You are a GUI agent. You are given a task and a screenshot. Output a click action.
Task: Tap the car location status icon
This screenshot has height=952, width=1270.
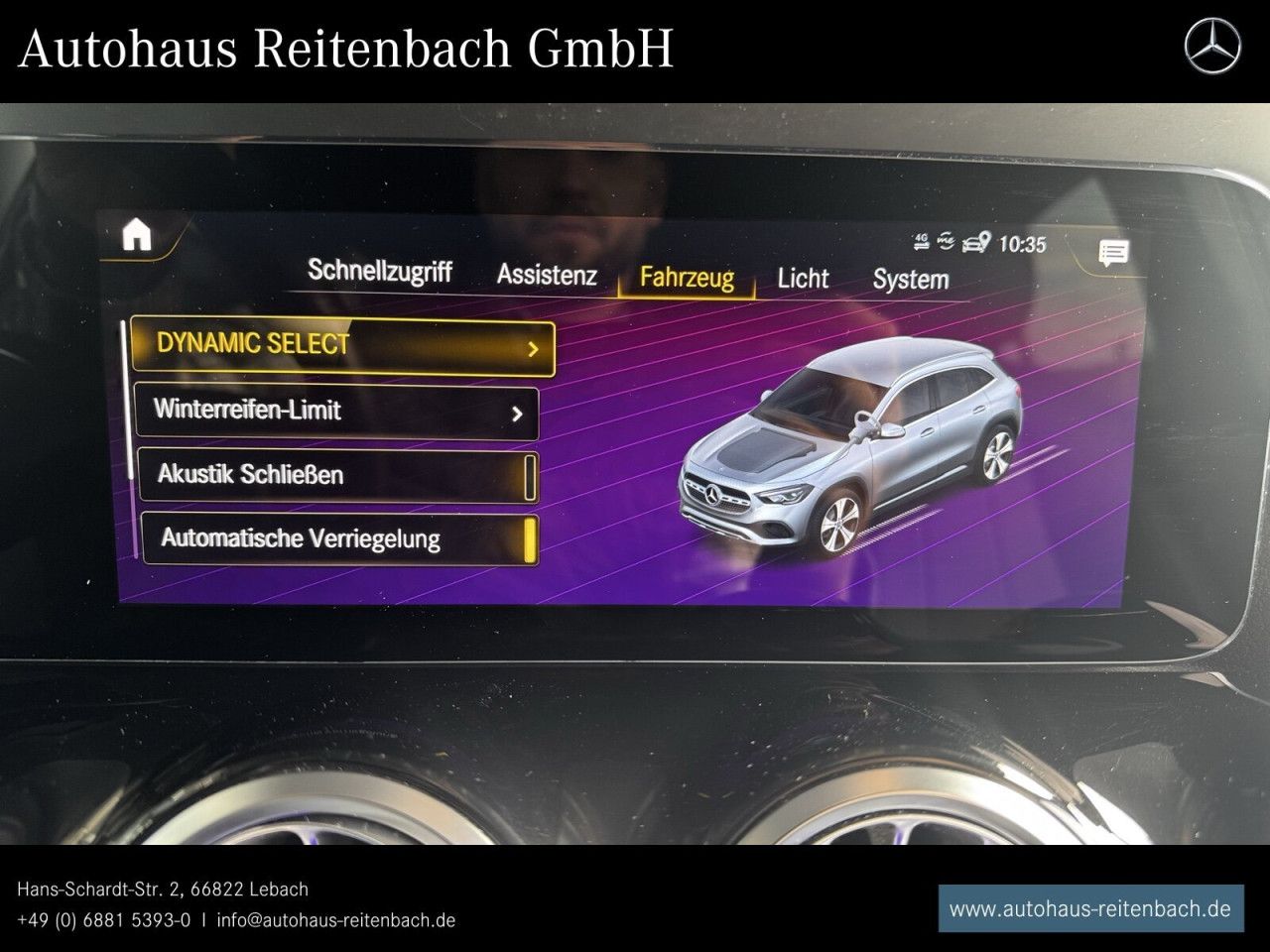975,241
